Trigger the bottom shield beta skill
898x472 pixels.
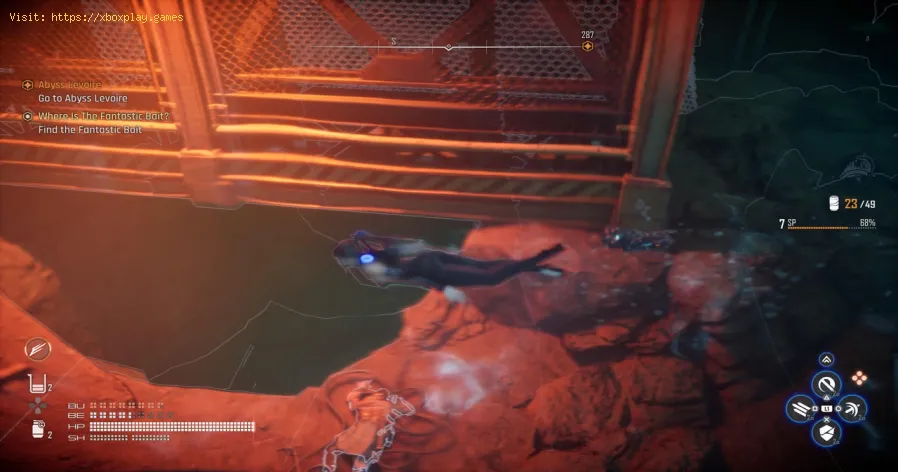click(x=826, y=433)
